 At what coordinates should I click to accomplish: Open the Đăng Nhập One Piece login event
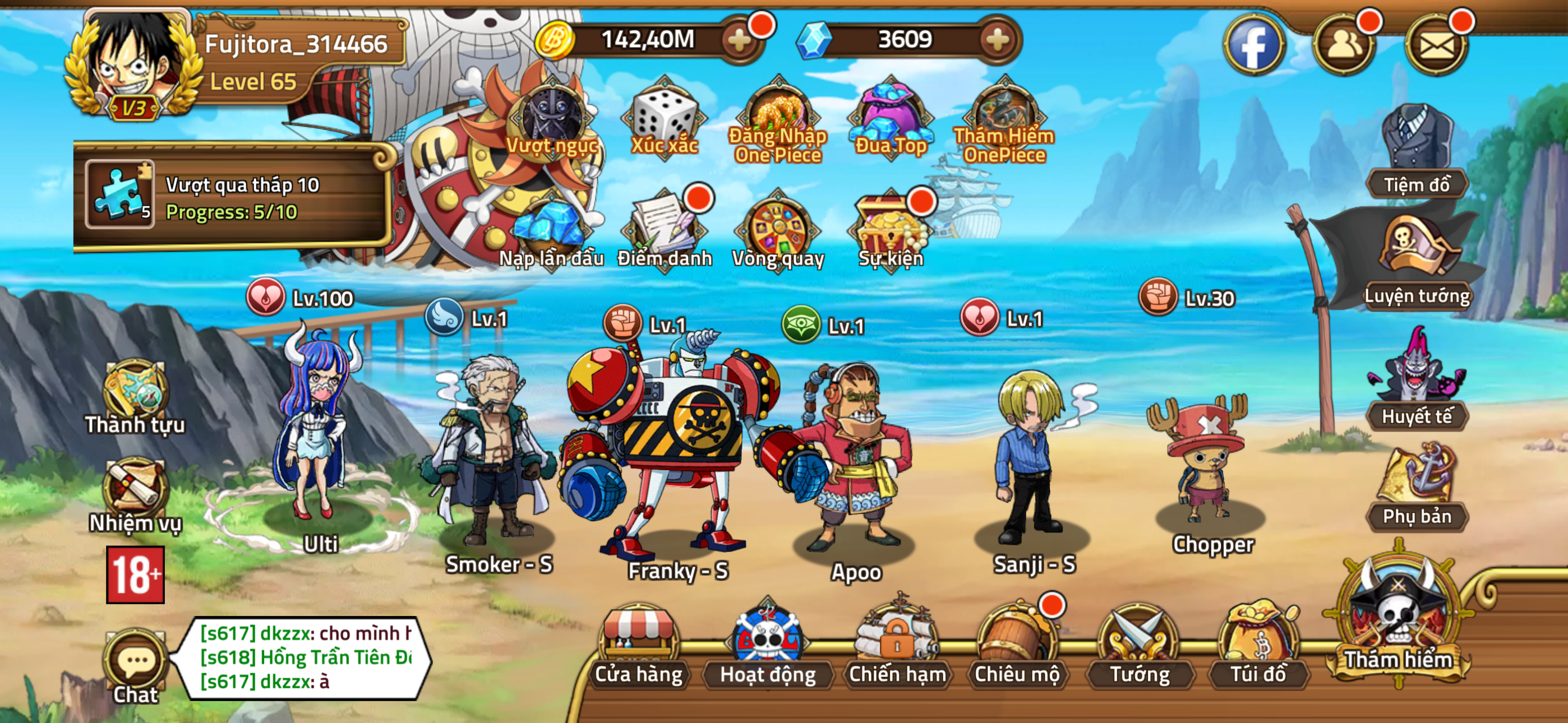click(778, 118)
